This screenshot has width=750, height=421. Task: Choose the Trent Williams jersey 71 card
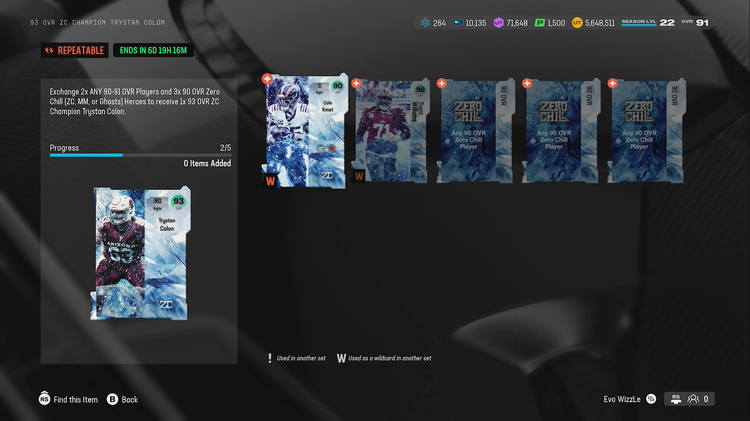click(x=390, y=131)
